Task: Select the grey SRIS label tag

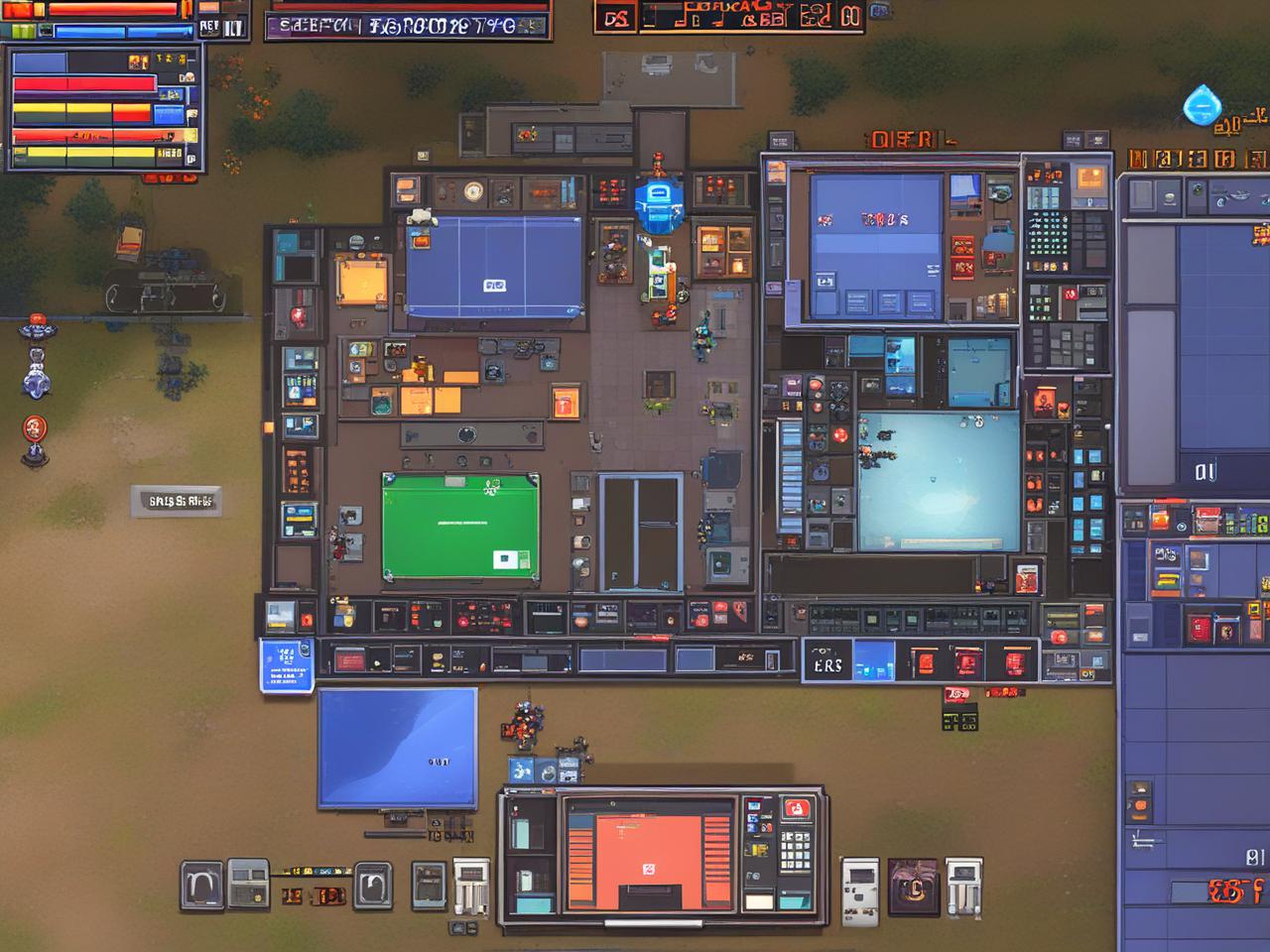Action: pos(178,501)
